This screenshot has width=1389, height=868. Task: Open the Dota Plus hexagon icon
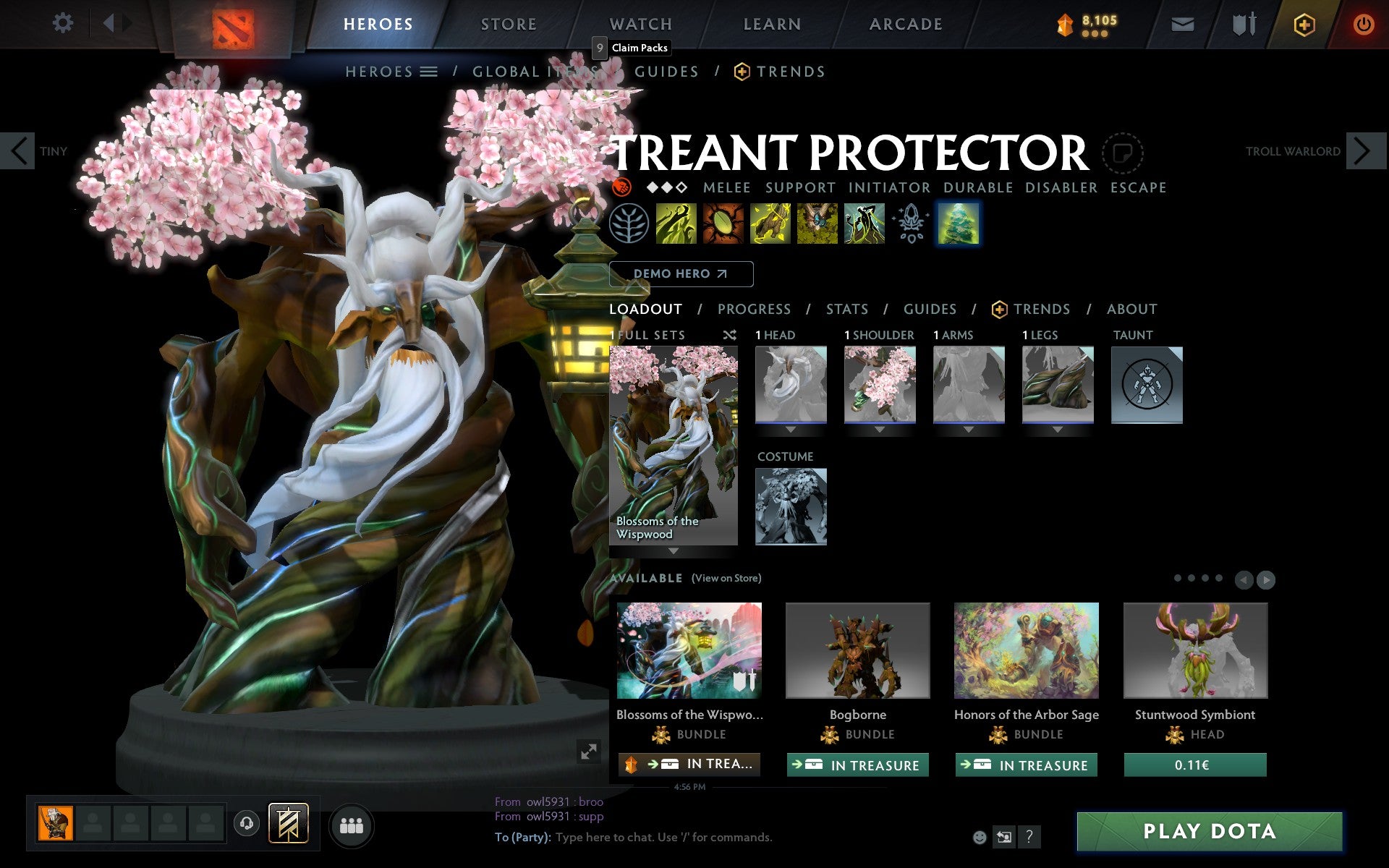pyautogui.click(x=1303, y=23)
